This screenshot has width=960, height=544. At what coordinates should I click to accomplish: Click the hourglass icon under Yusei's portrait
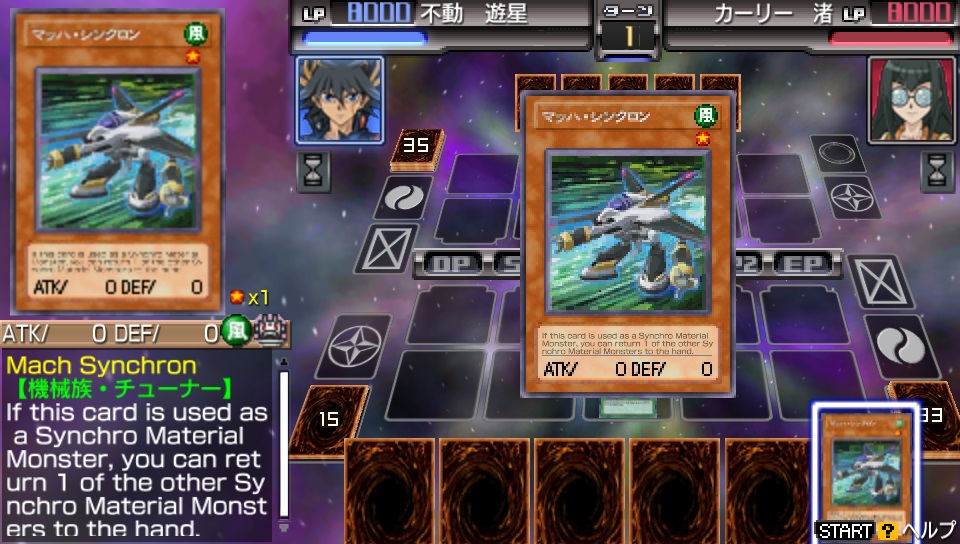pos(313,171)
